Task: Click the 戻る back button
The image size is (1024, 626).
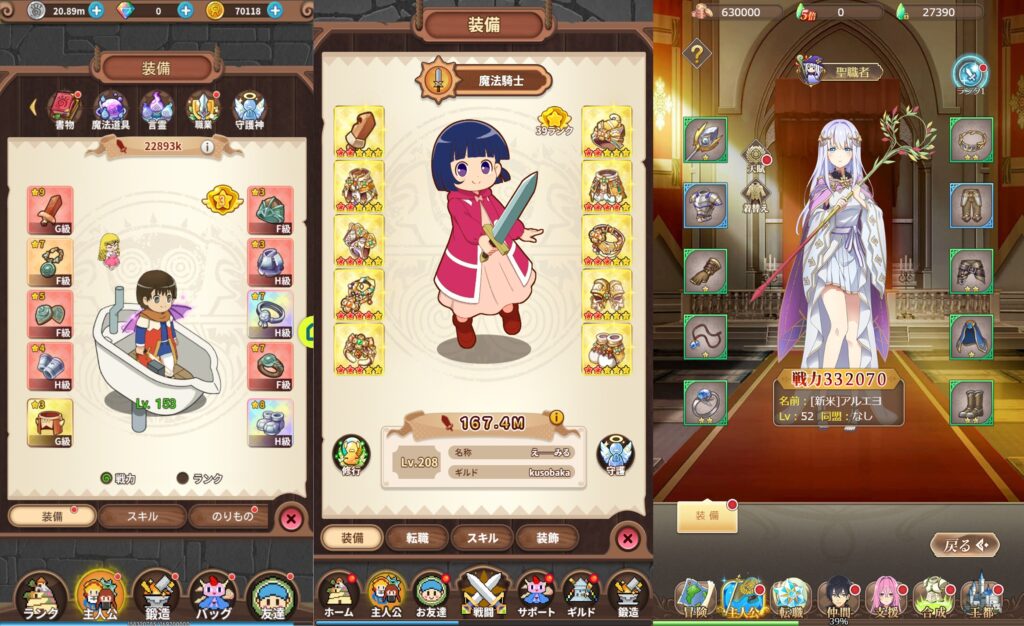Action: (x=964, y=545)
